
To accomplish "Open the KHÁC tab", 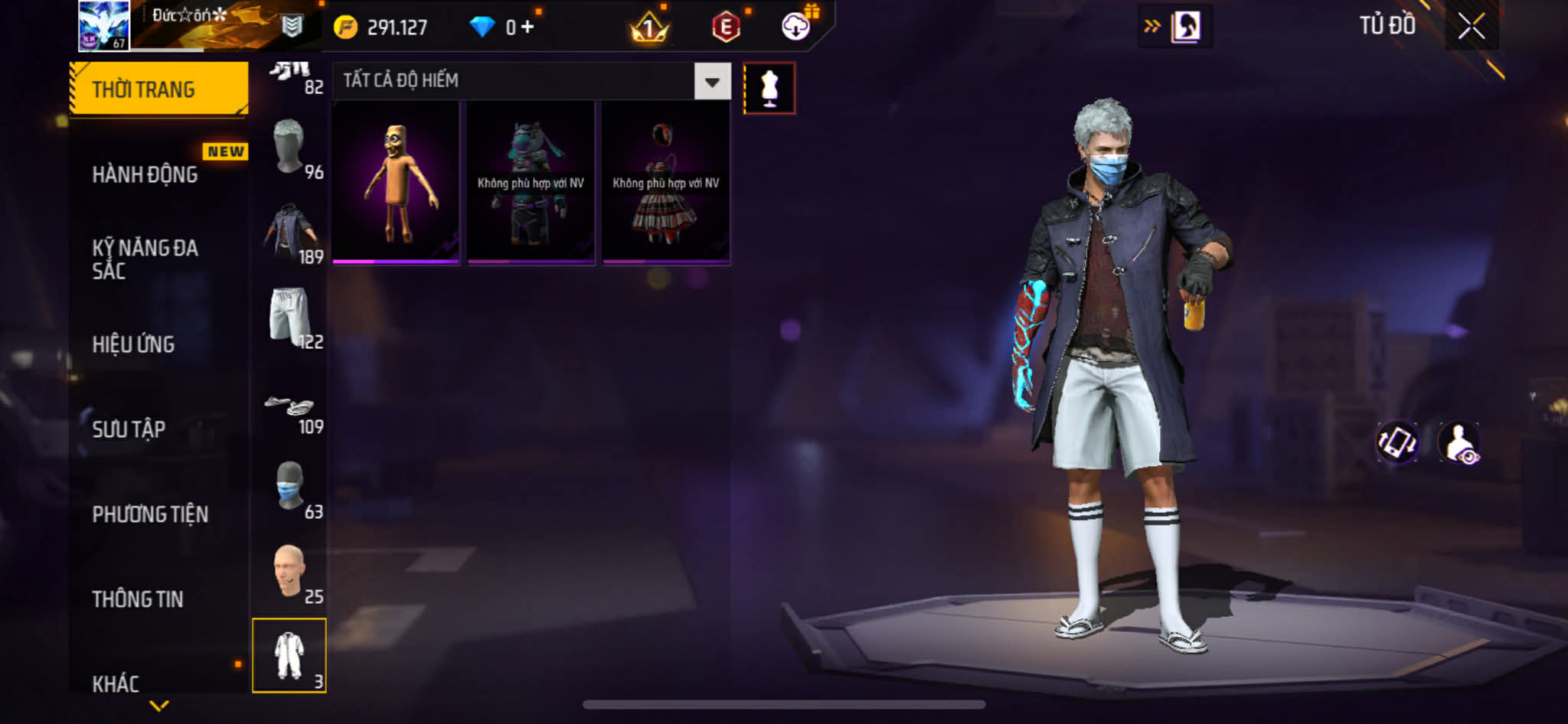I will [x=116, y=683].
